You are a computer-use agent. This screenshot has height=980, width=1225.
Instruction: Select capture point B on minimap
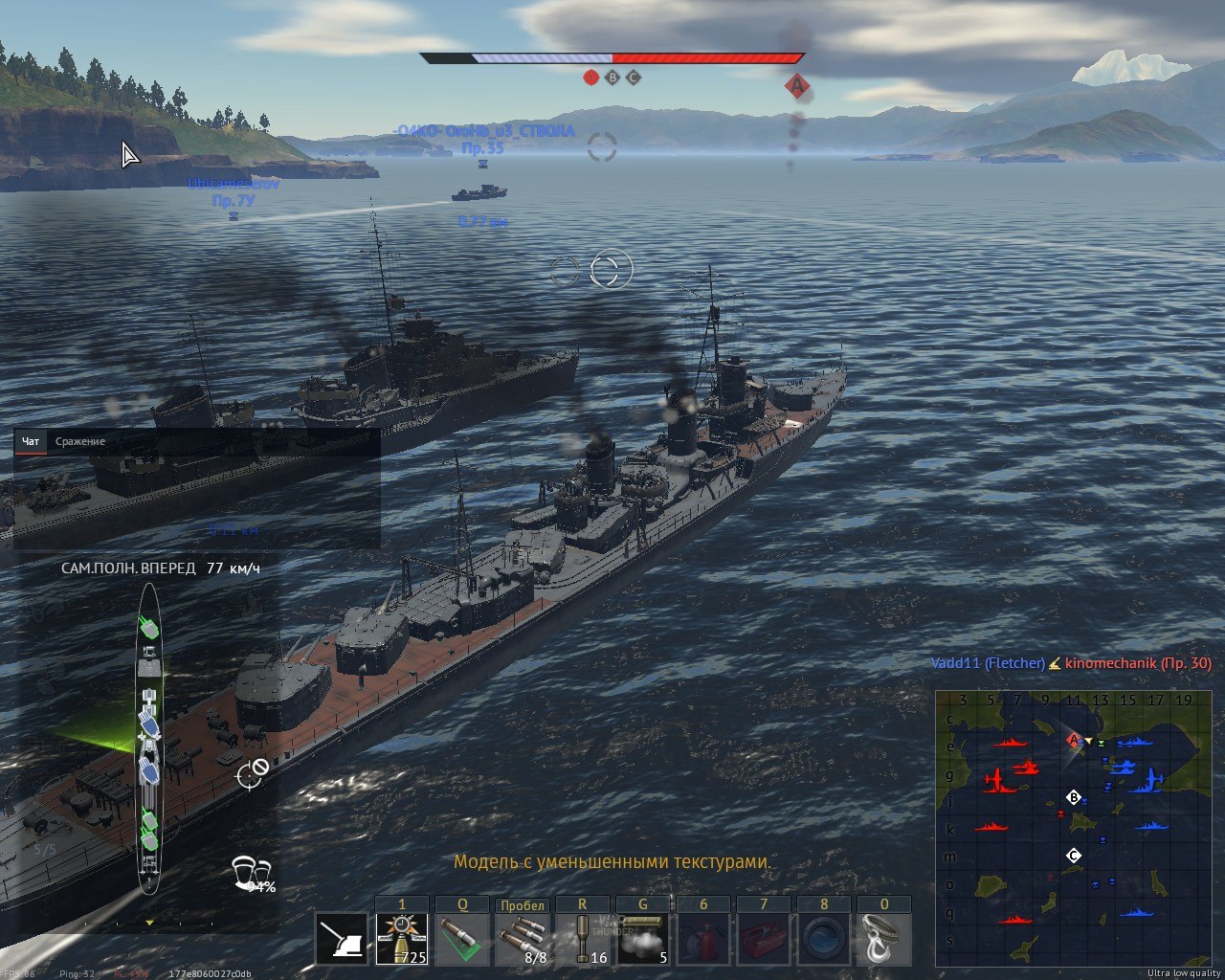1074,797
